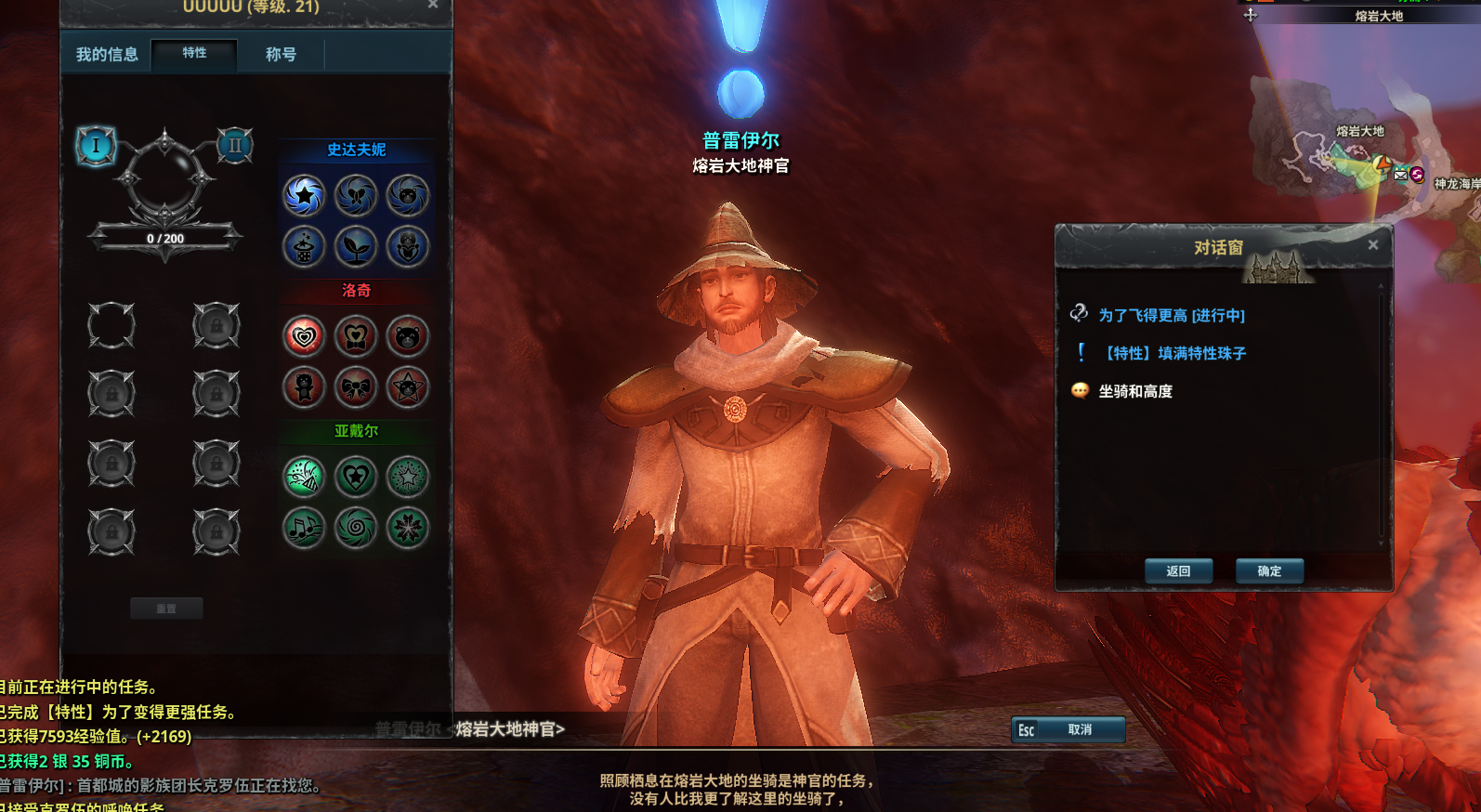Confirm with the 确定 button
Image resolution: width=1481 pixels, height=812 pixels.
[x=1269, y=570]
